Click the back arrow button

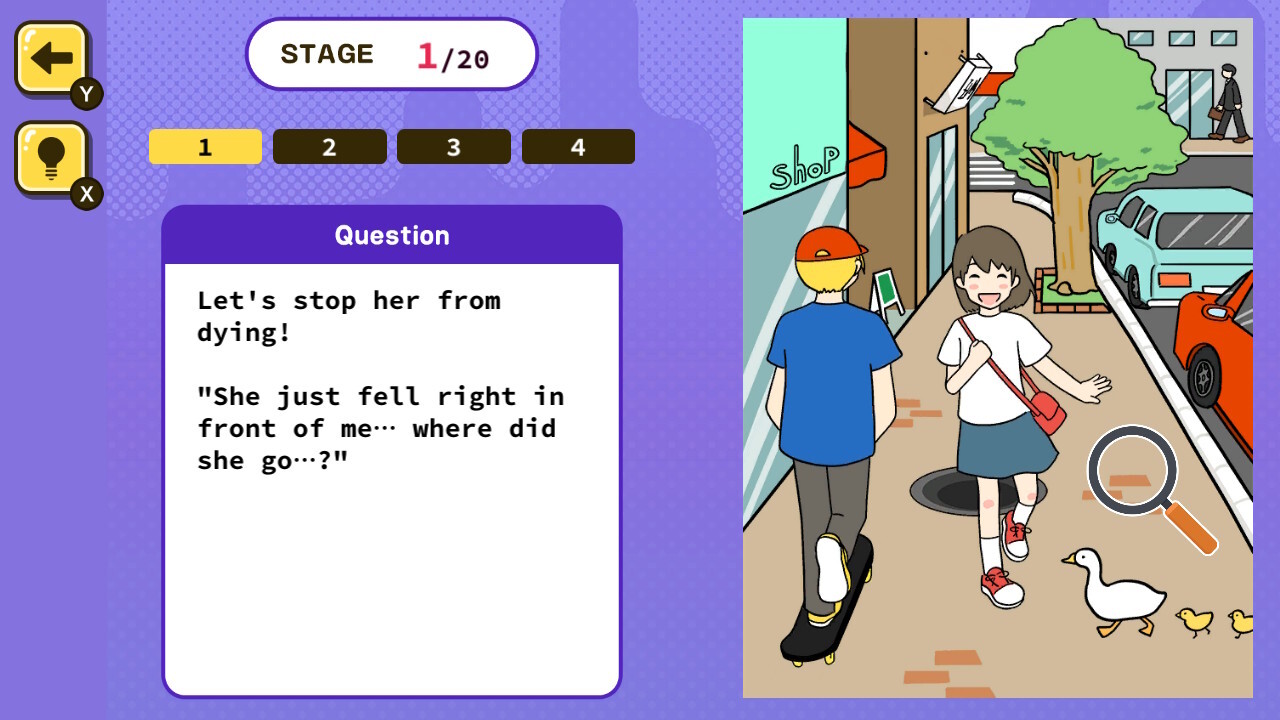(x=49, y=58)
